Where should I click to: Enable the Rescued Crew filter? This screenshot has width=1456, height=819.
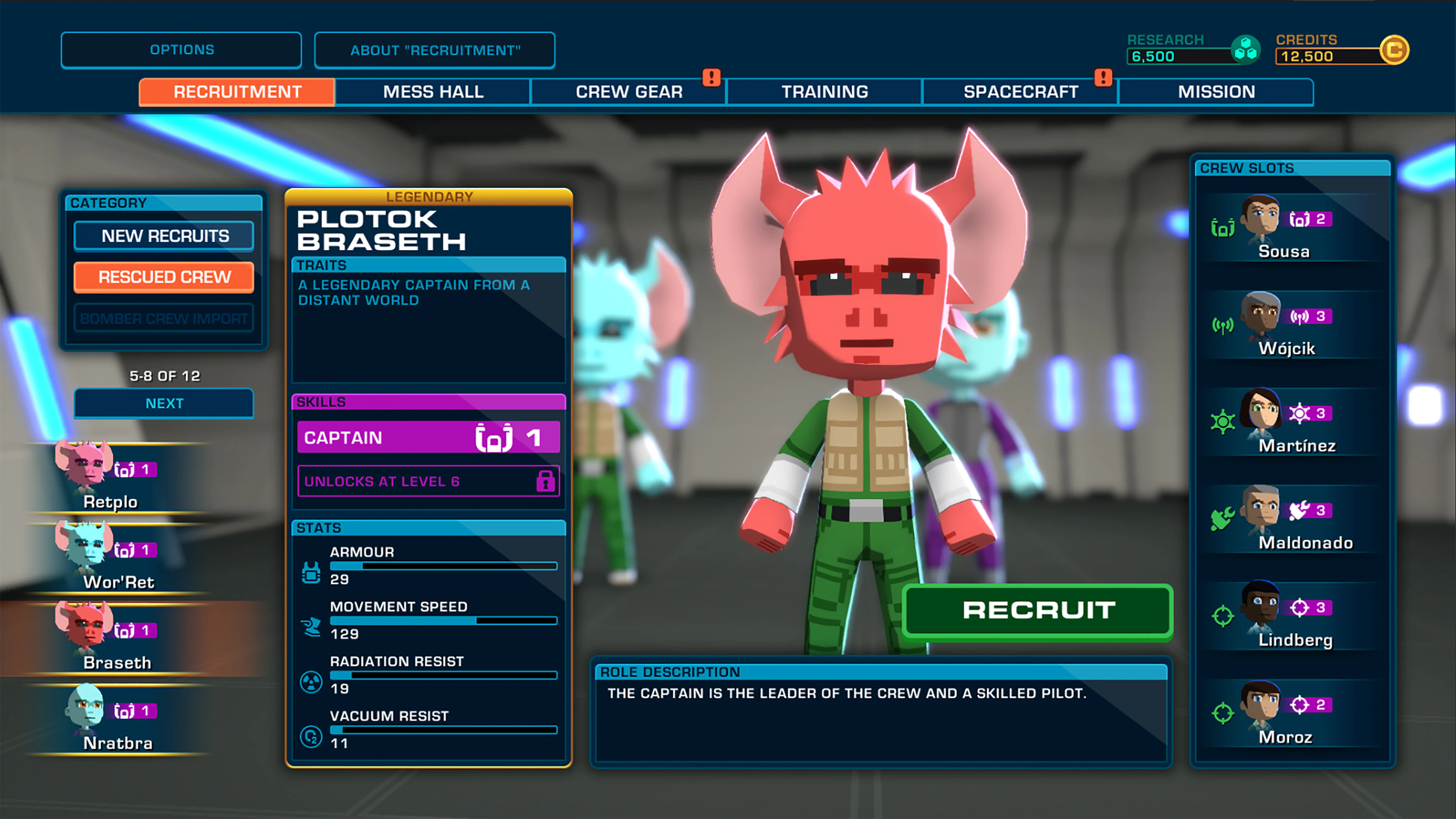[x=163, y=277]
